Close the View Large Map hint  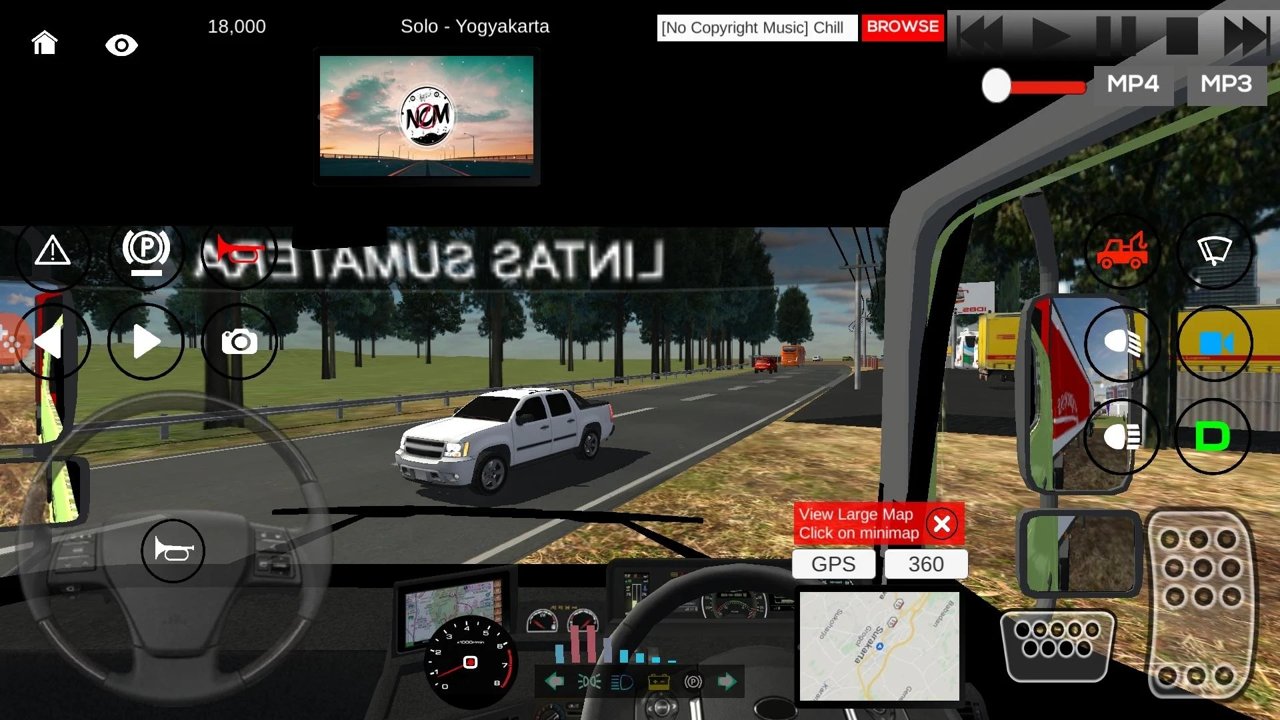[941, 524]
